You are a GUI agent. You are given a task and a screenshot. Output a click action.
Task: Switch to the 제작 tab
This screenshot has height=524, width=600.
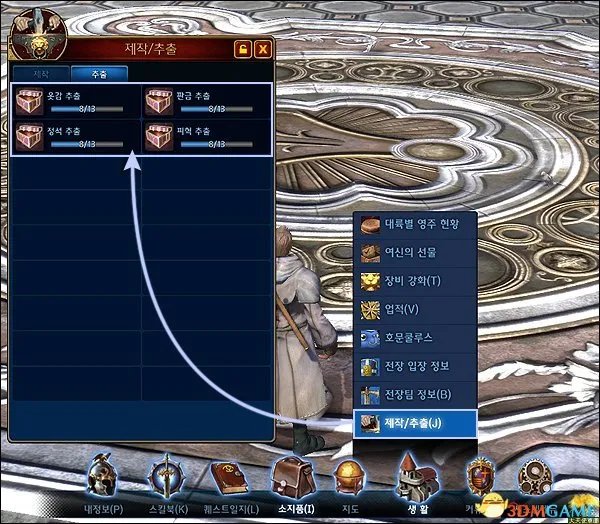coord(42,74)
